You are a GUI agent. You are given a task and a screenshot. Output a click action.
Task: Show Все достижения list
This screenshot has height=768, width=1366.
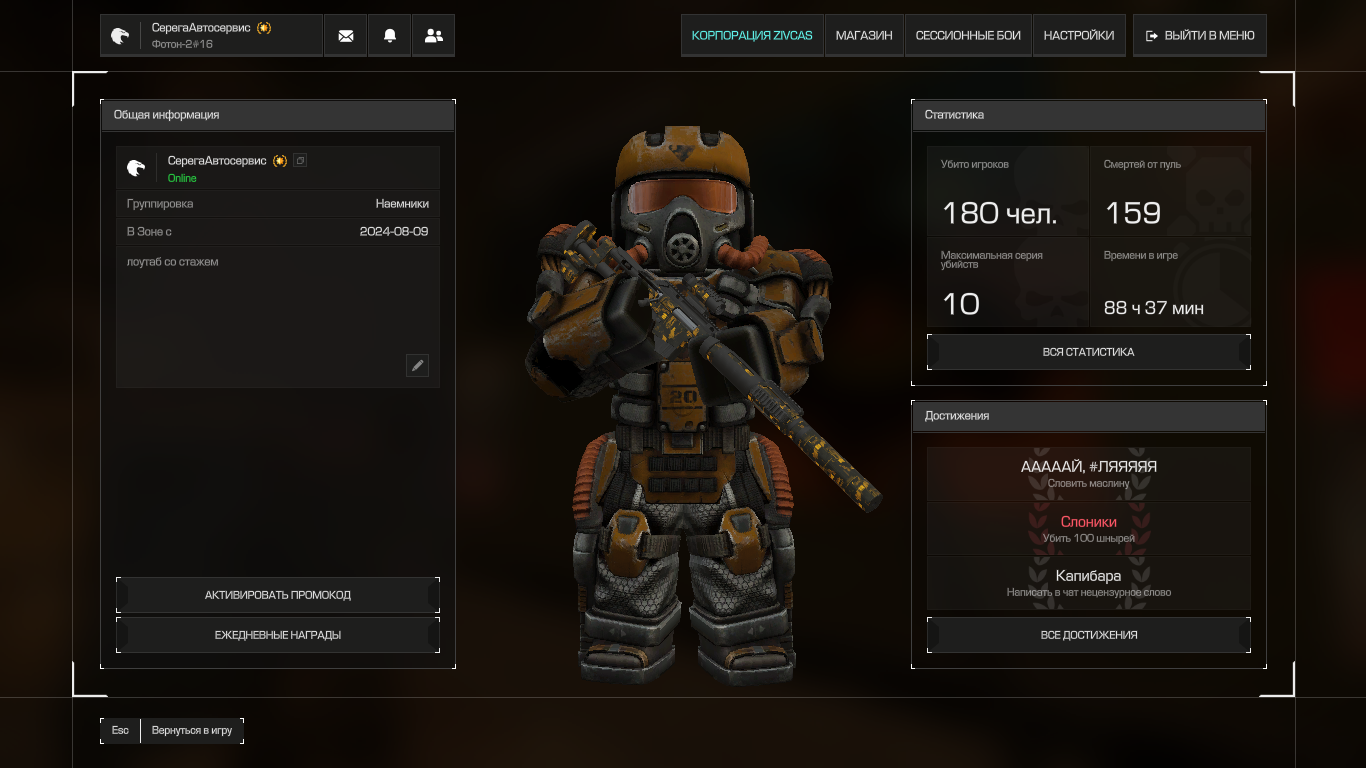(1088, 635)
